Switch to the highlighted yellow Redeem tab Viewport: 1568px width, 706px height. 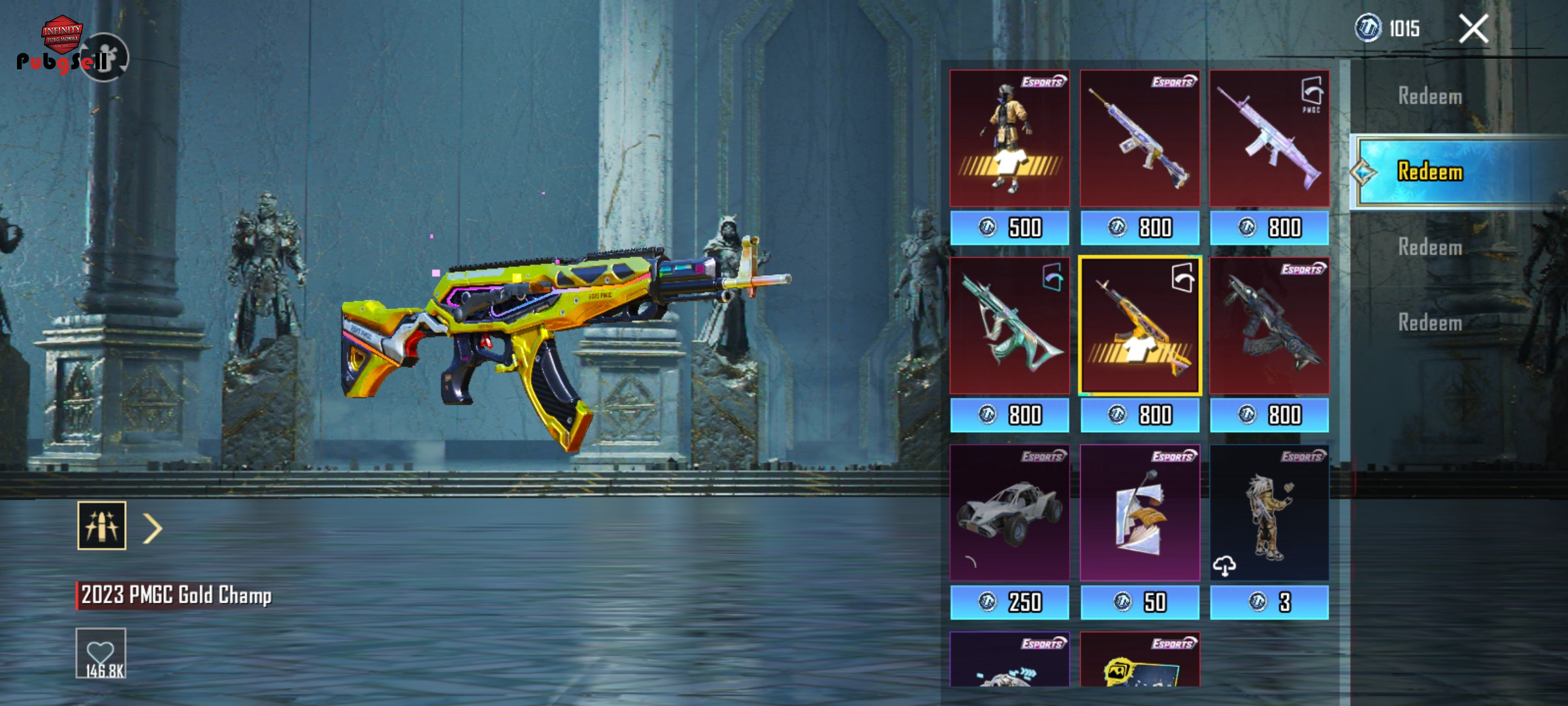[x=1429, y=172]
